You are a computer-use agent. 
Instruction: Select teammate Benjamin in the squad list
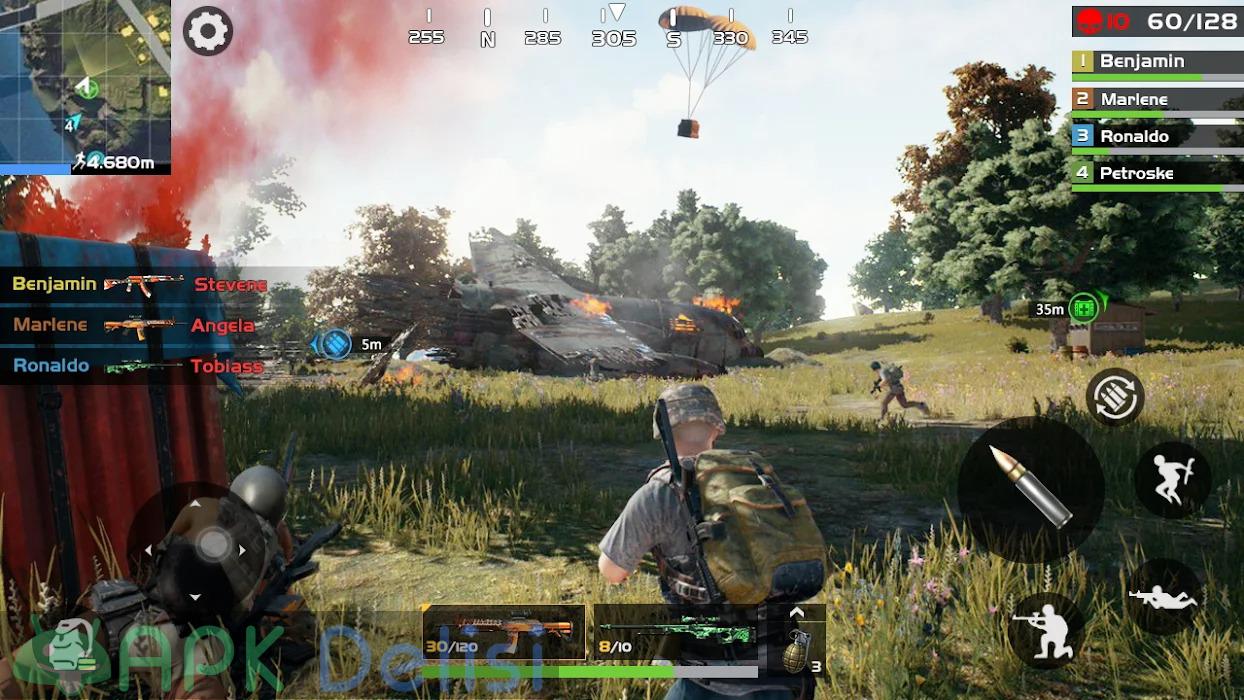(x=1157, y=62)
